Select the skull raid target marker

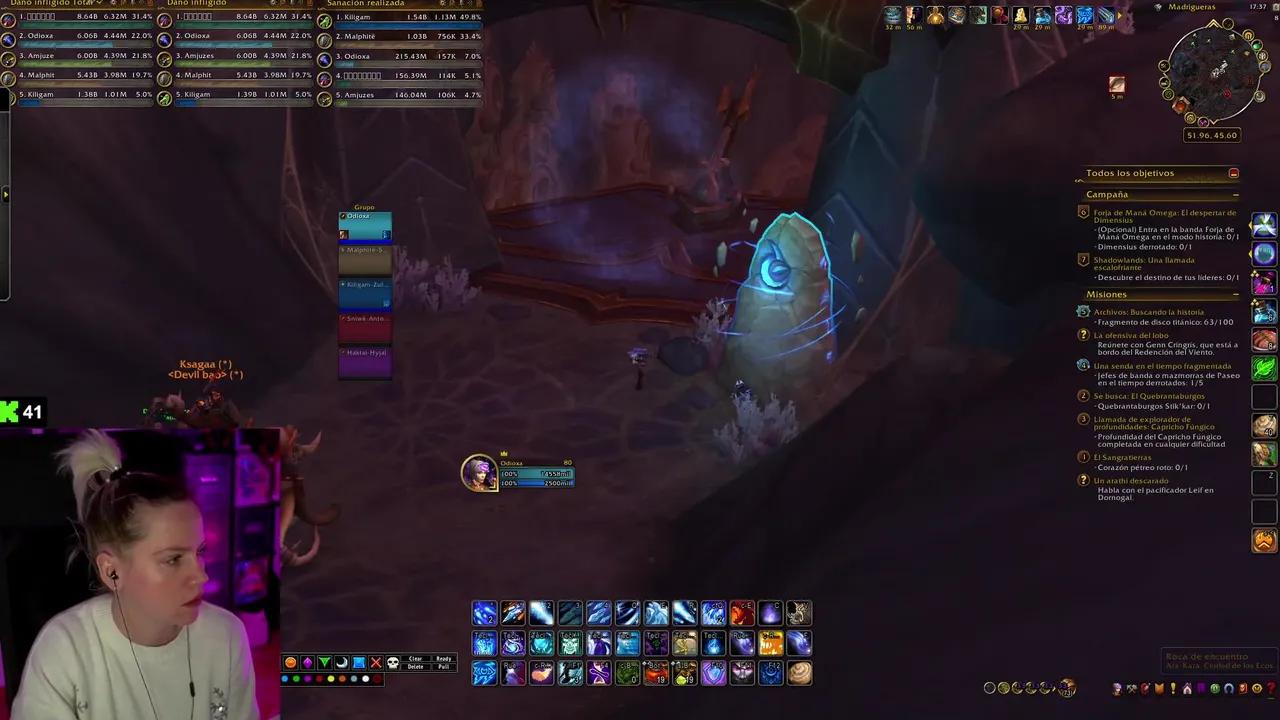[x=393, y=662]
